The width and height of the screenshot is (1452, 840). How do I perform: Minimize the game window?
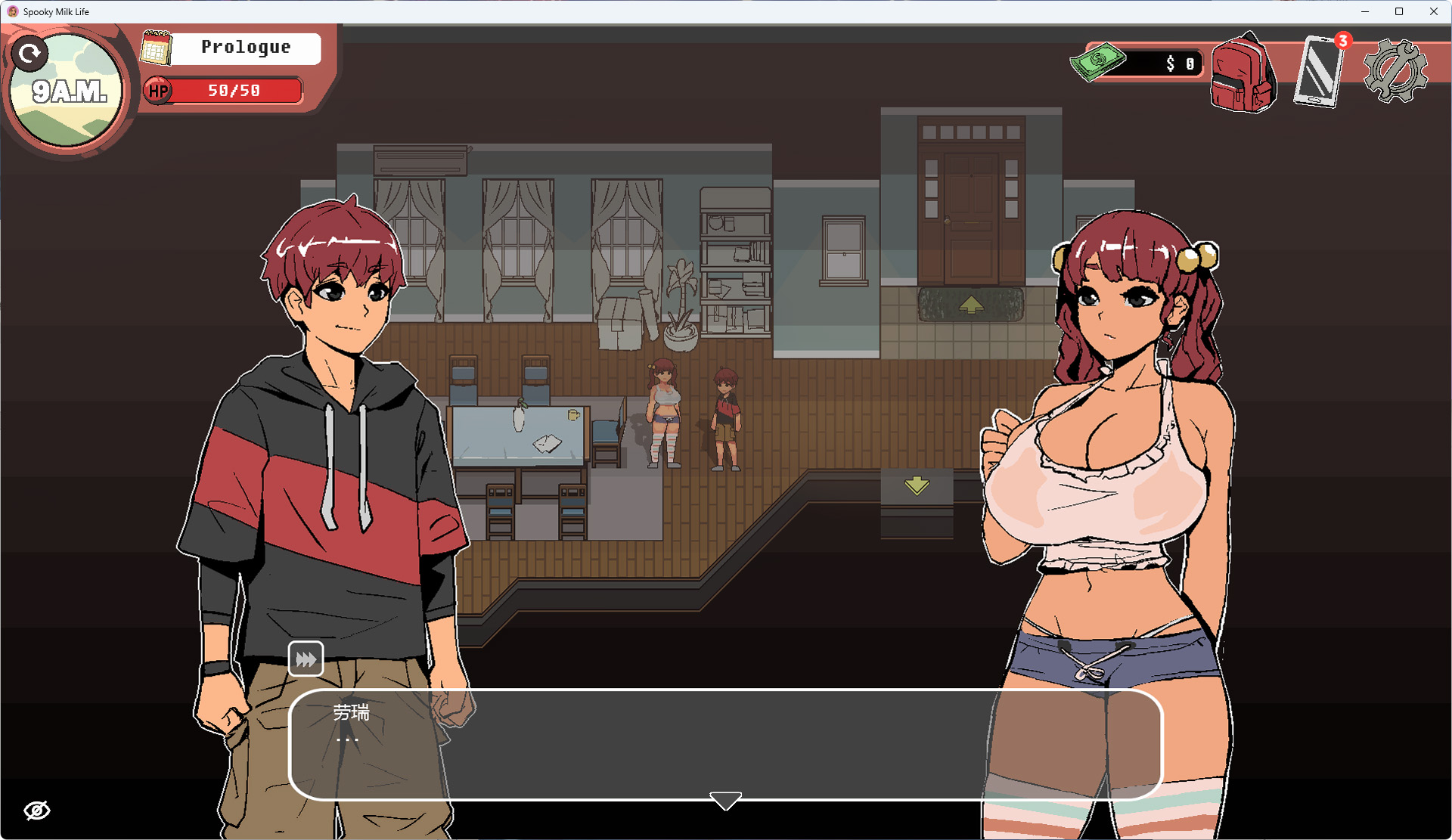(x=1365, y=11)
